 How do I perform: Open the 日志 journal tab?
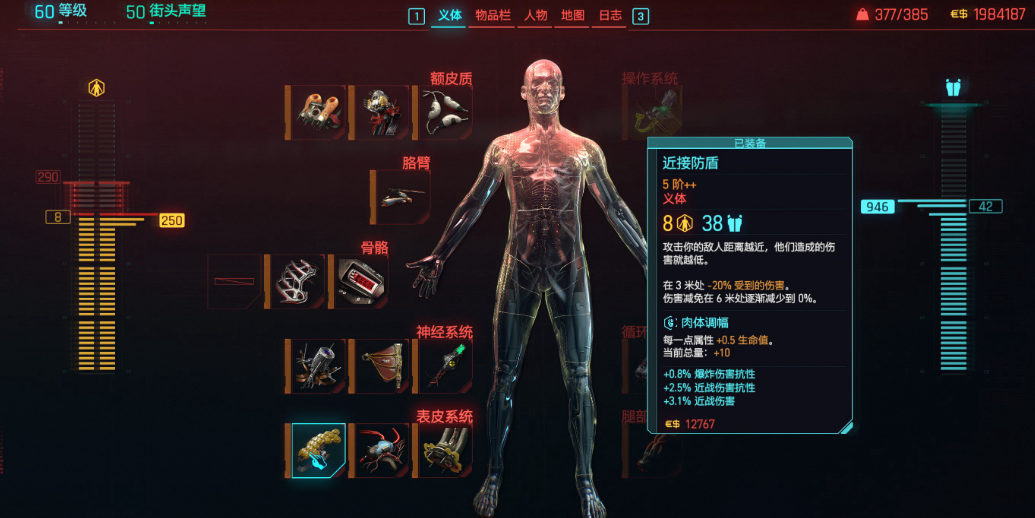pos(609,16)
